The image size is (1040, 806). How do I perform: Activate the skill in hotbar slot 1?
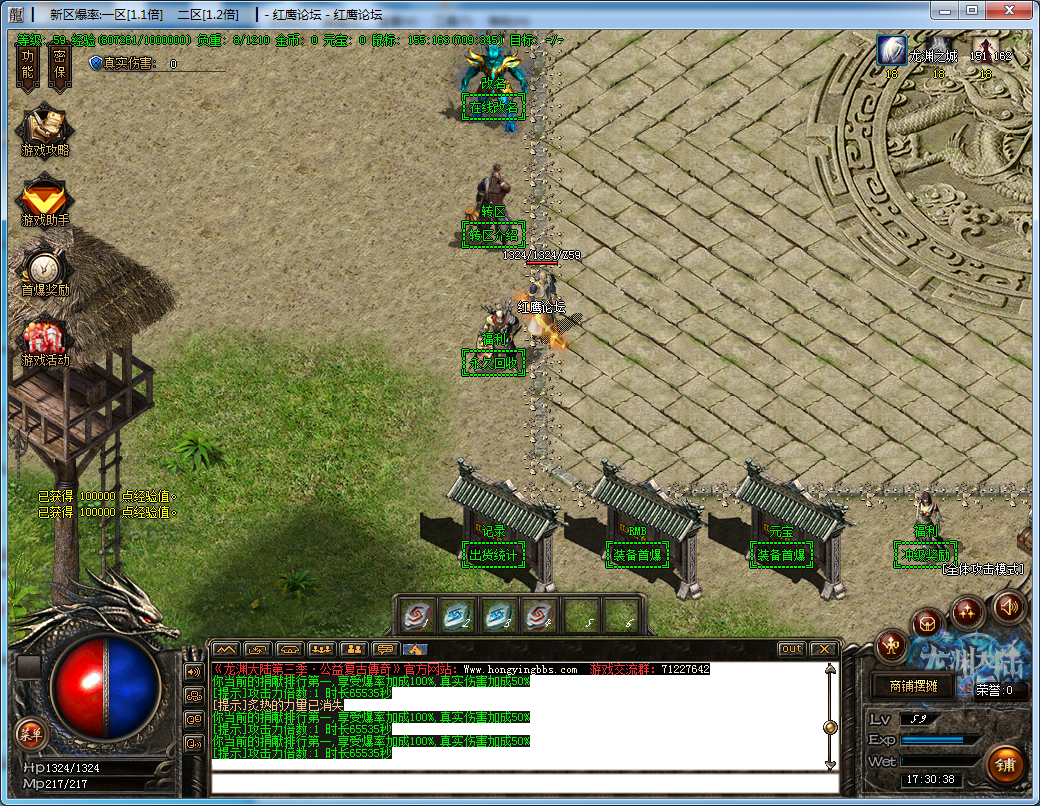click(418, 616)
